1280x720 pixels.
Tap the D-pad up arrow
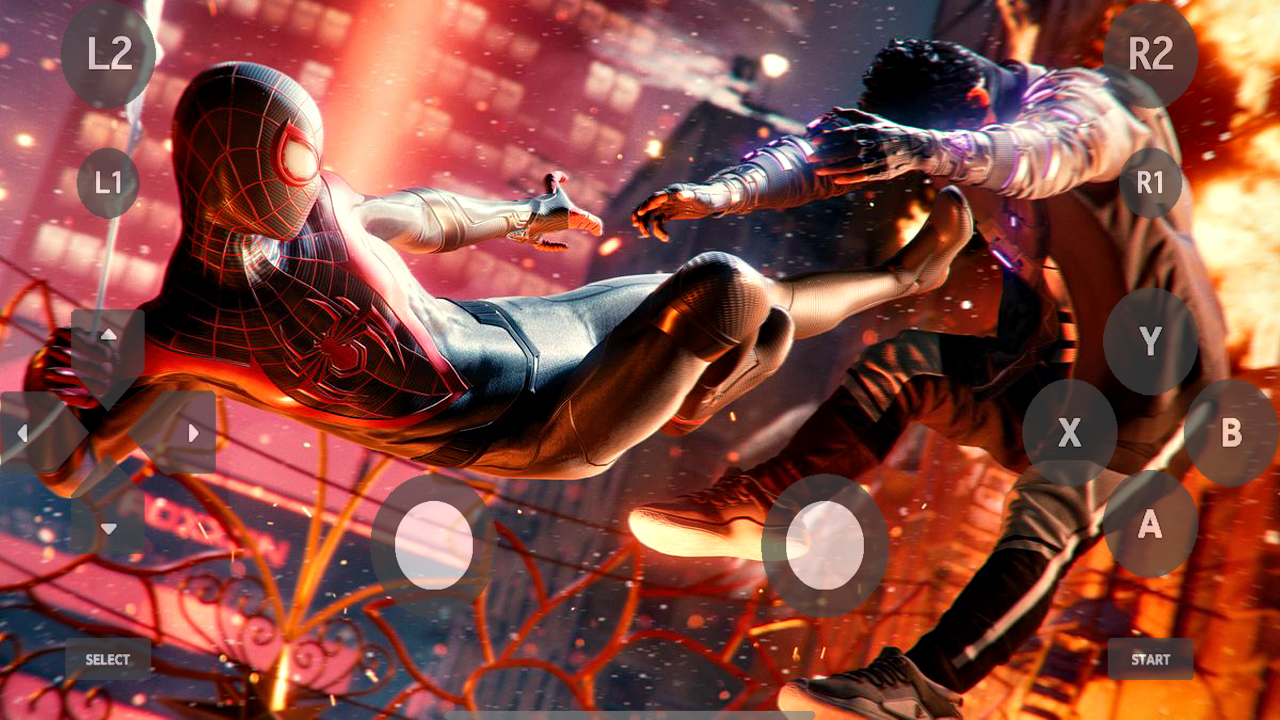tap(108, 335)
